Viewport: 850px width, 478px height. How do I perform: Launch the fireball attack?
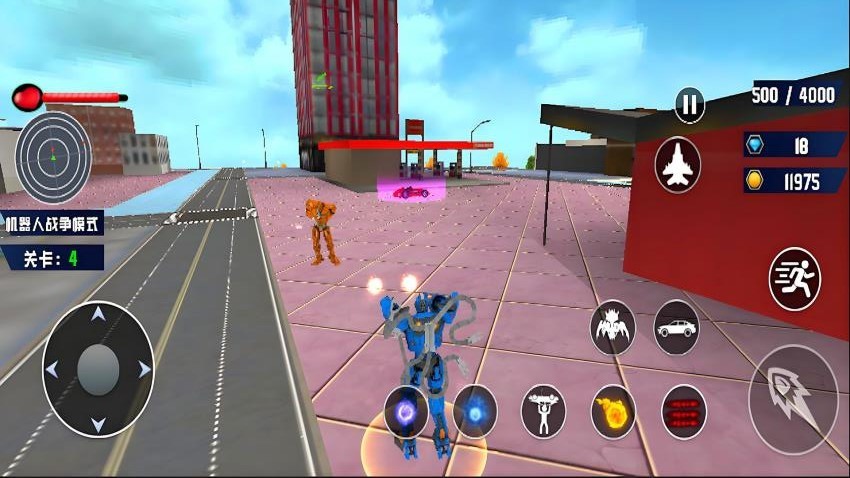[x=613, y=411]
